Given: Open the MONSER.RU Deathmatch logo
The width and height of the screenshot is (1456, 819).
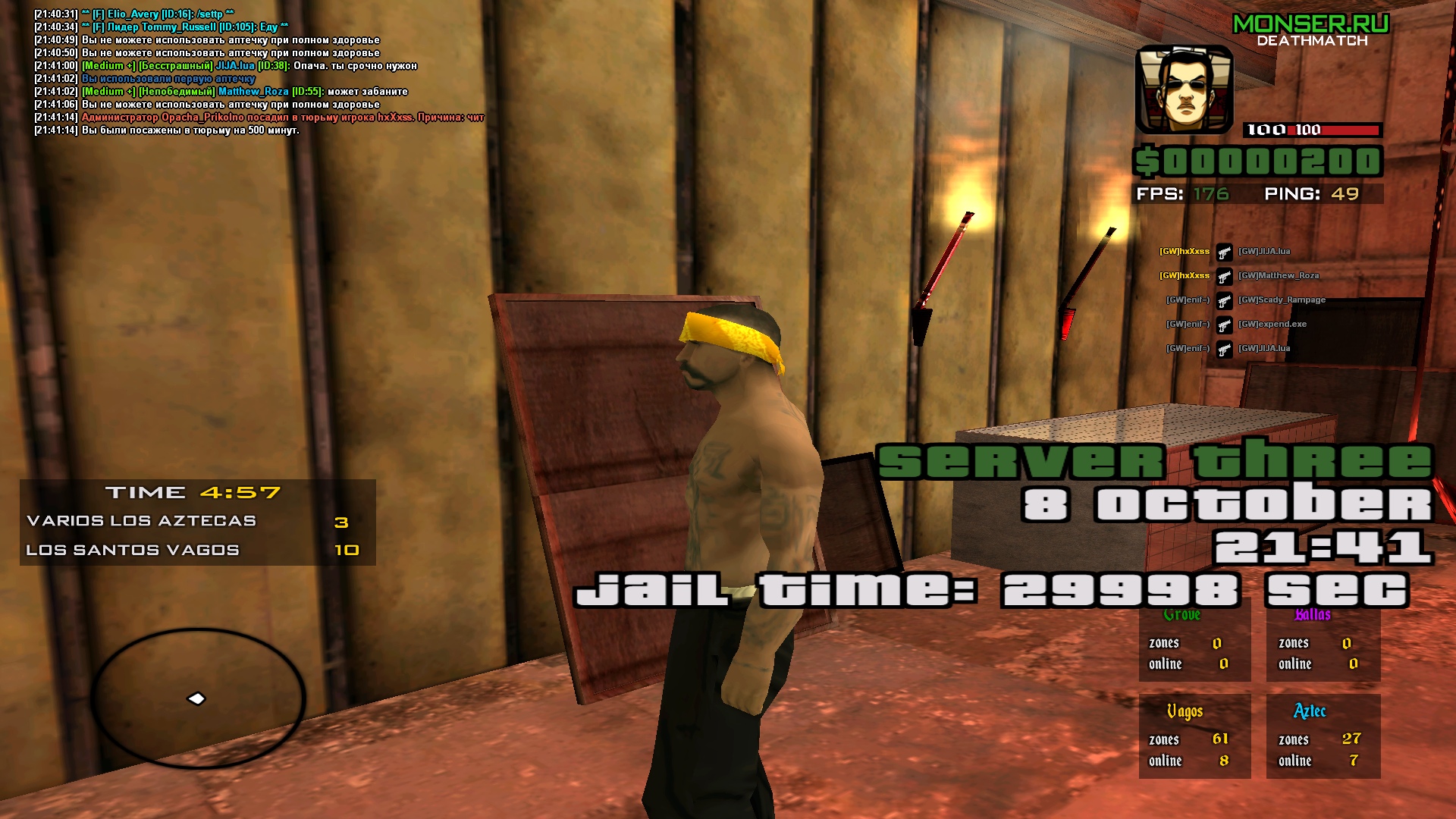Looking at the screenshot, I should (1311, 31).
